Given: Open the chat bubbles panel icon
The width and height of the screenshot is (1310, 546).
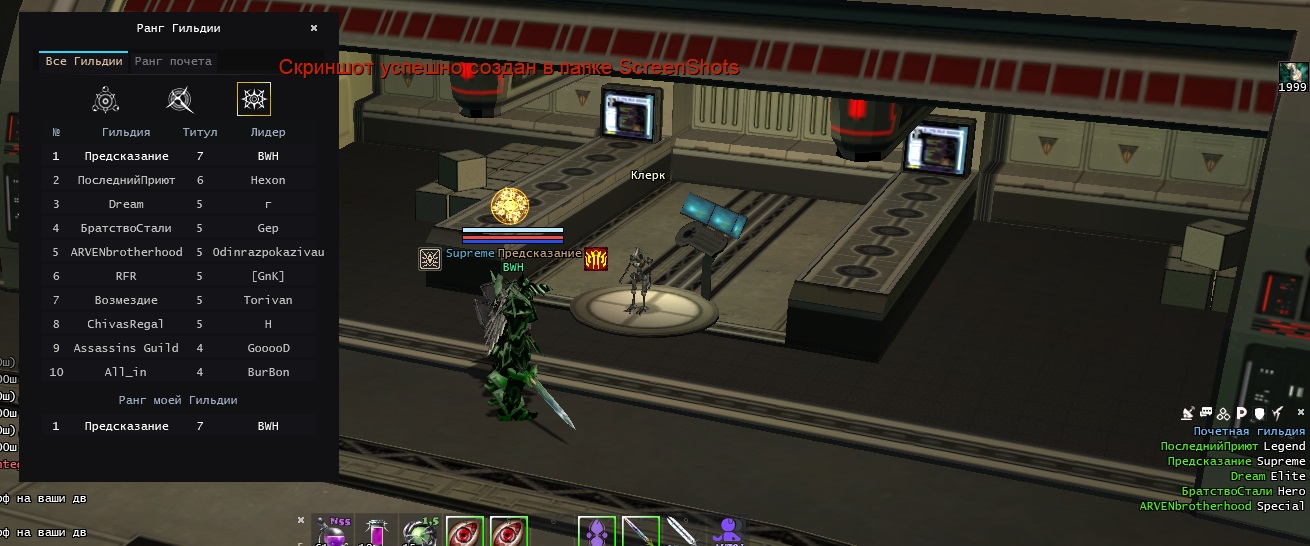Looking at the screenshot, I should (1206, 413).
